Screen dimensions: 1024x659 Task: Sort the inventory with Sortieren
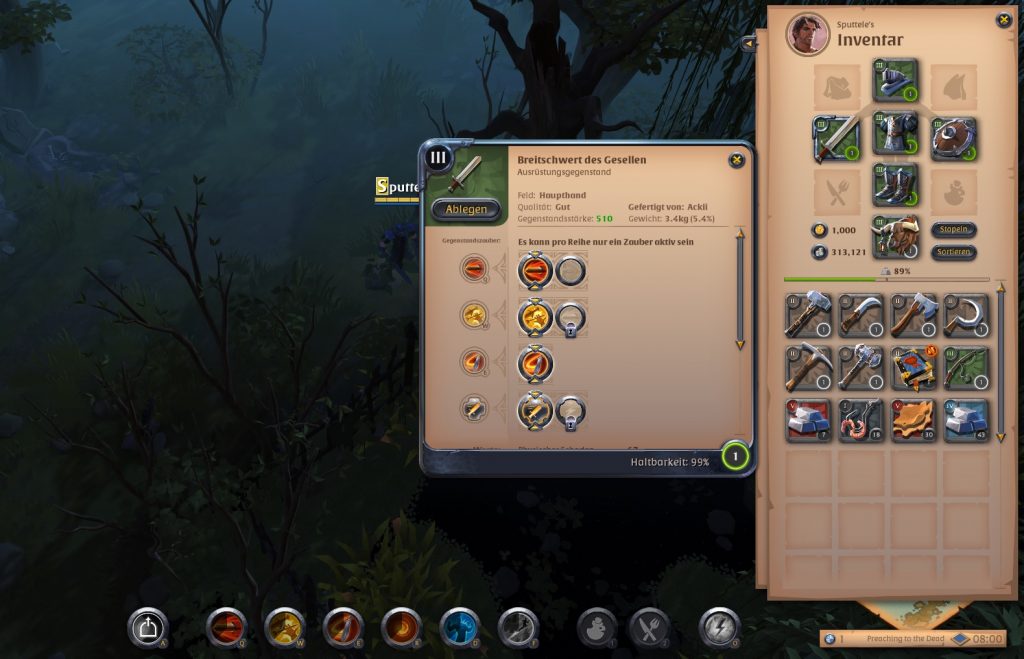(x=954, y=252)
